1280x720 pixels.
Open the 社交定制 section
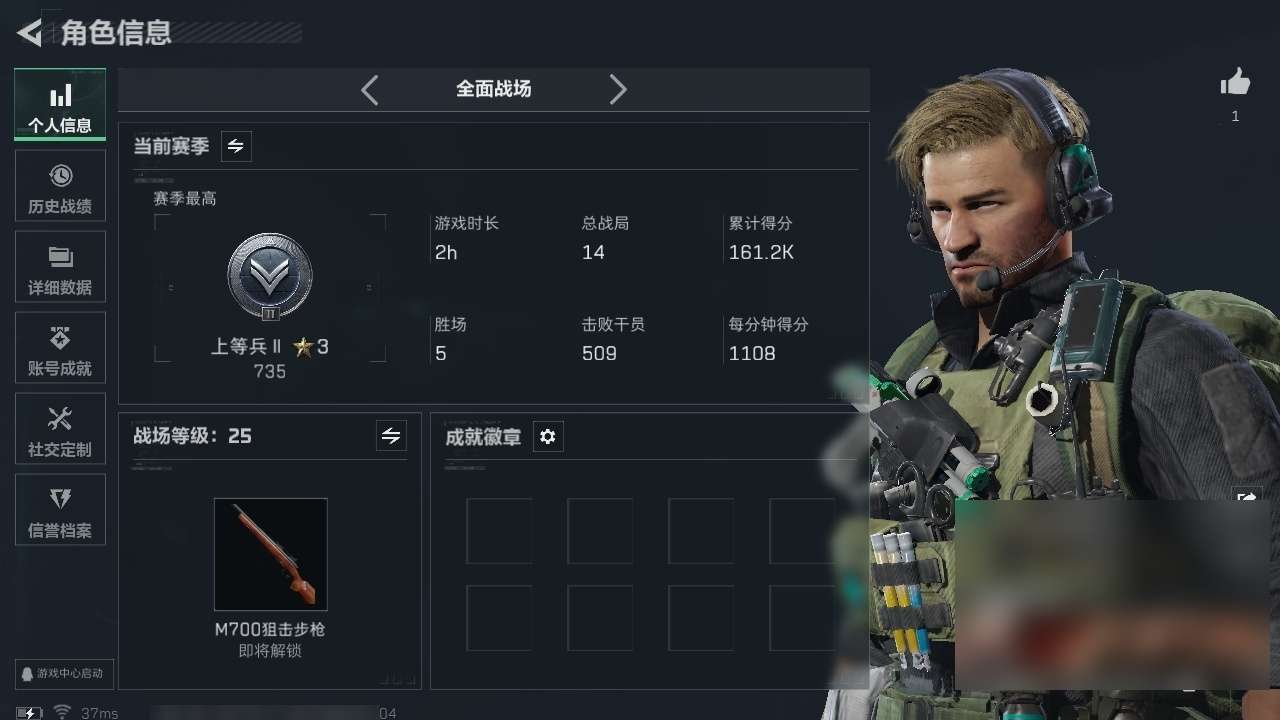point(60,428)
